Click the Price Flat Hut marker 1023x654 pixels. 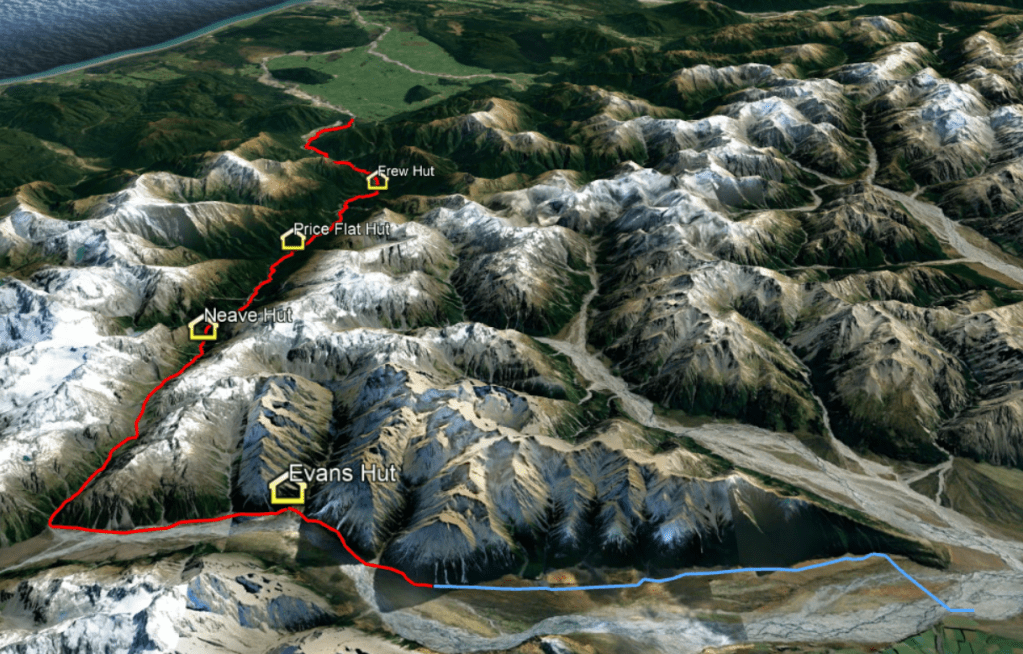pos(293,239)
